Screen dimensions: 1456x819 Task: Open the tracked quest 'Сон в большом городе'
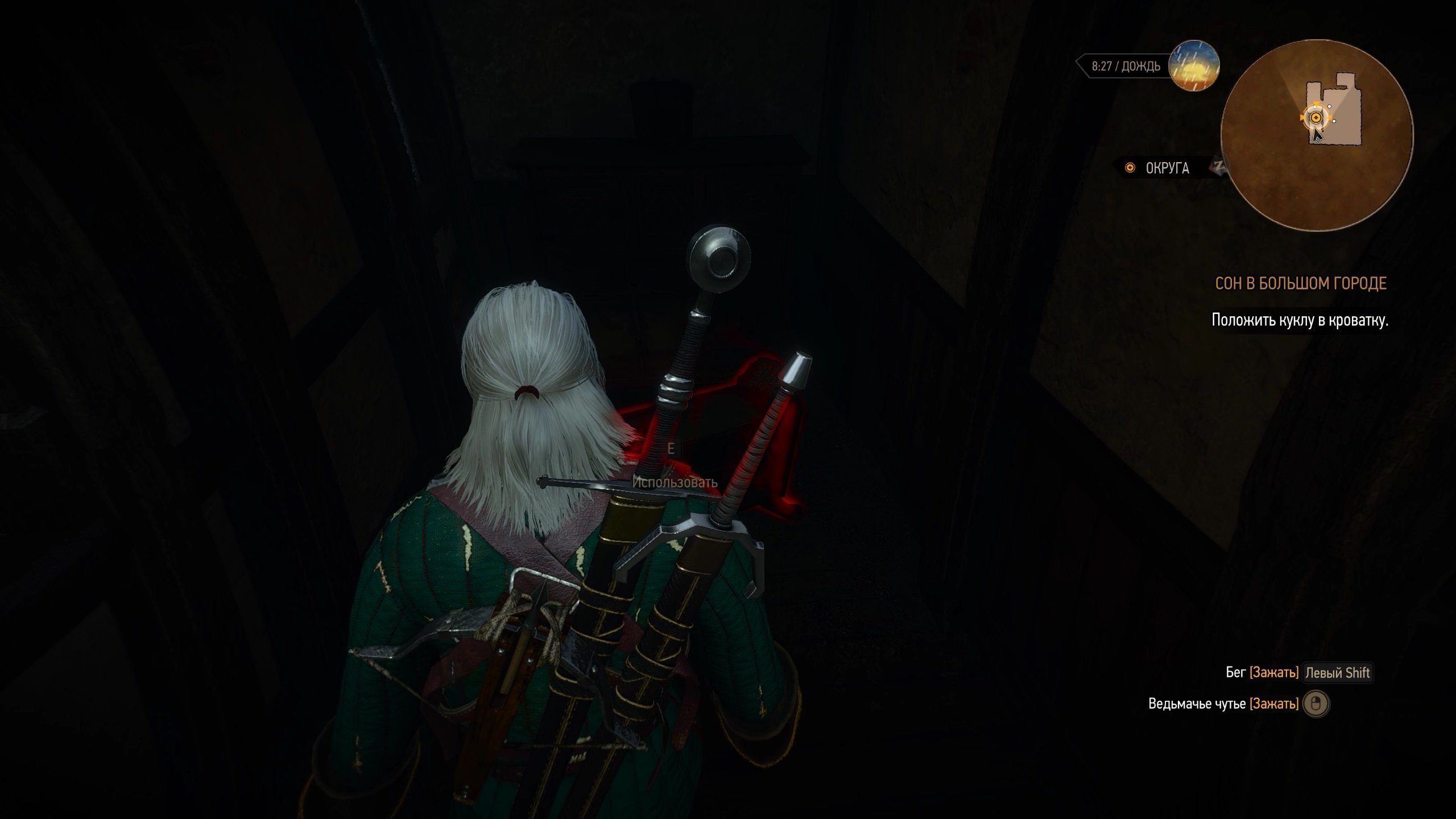pyautogui.click(x=1300, y=283)
